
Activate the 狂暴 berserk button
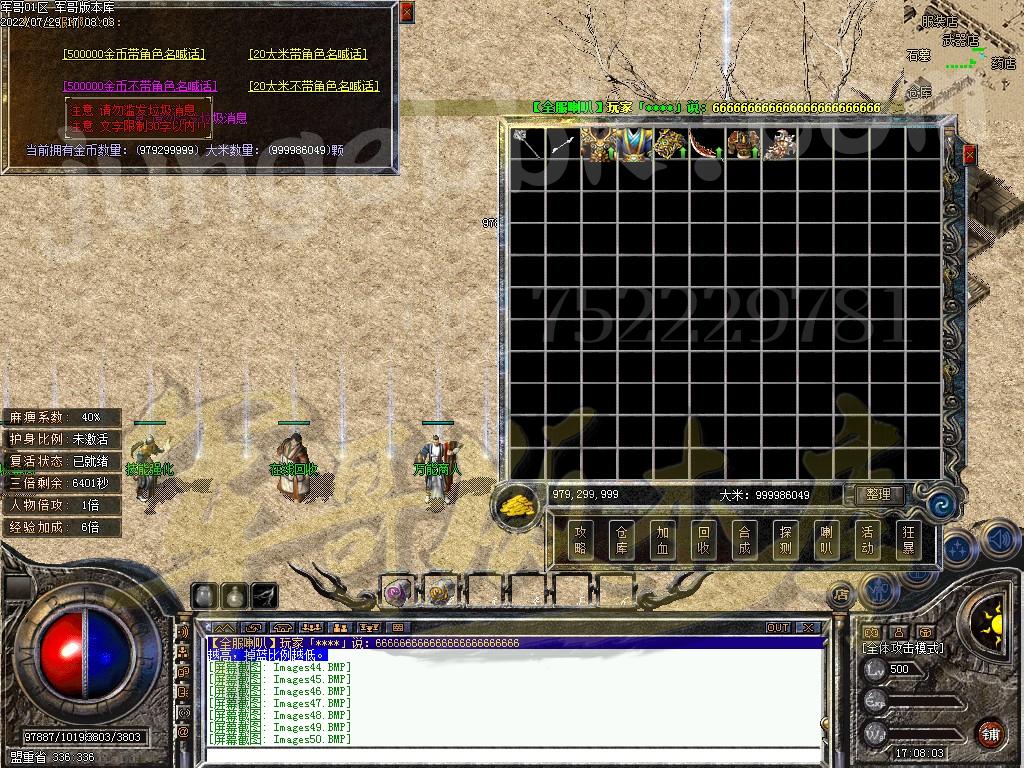(907, 540)
